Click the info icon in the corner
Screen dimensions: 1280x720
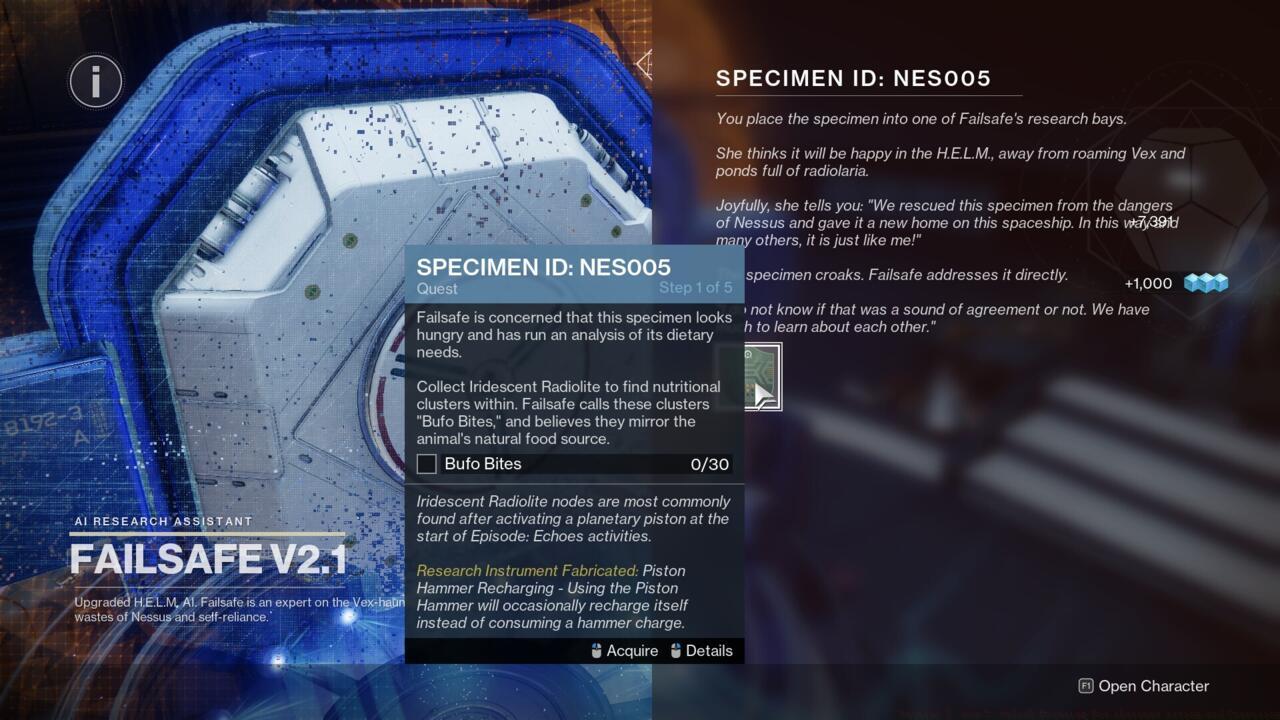tap(96, 81)
